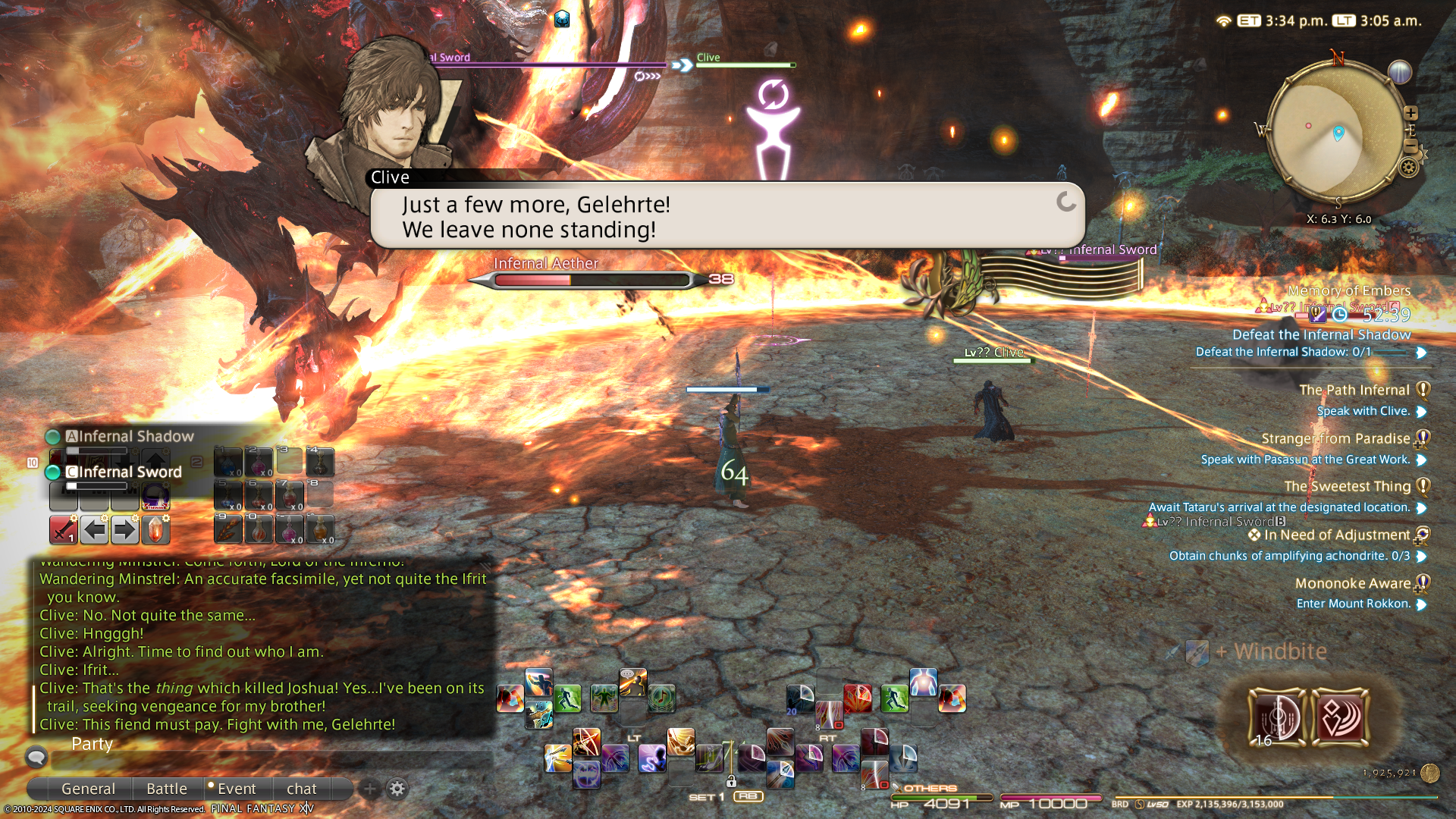The image size is (1456, 819).
Task: Add a new chat tab with plus
Action: tap(369, 789)
